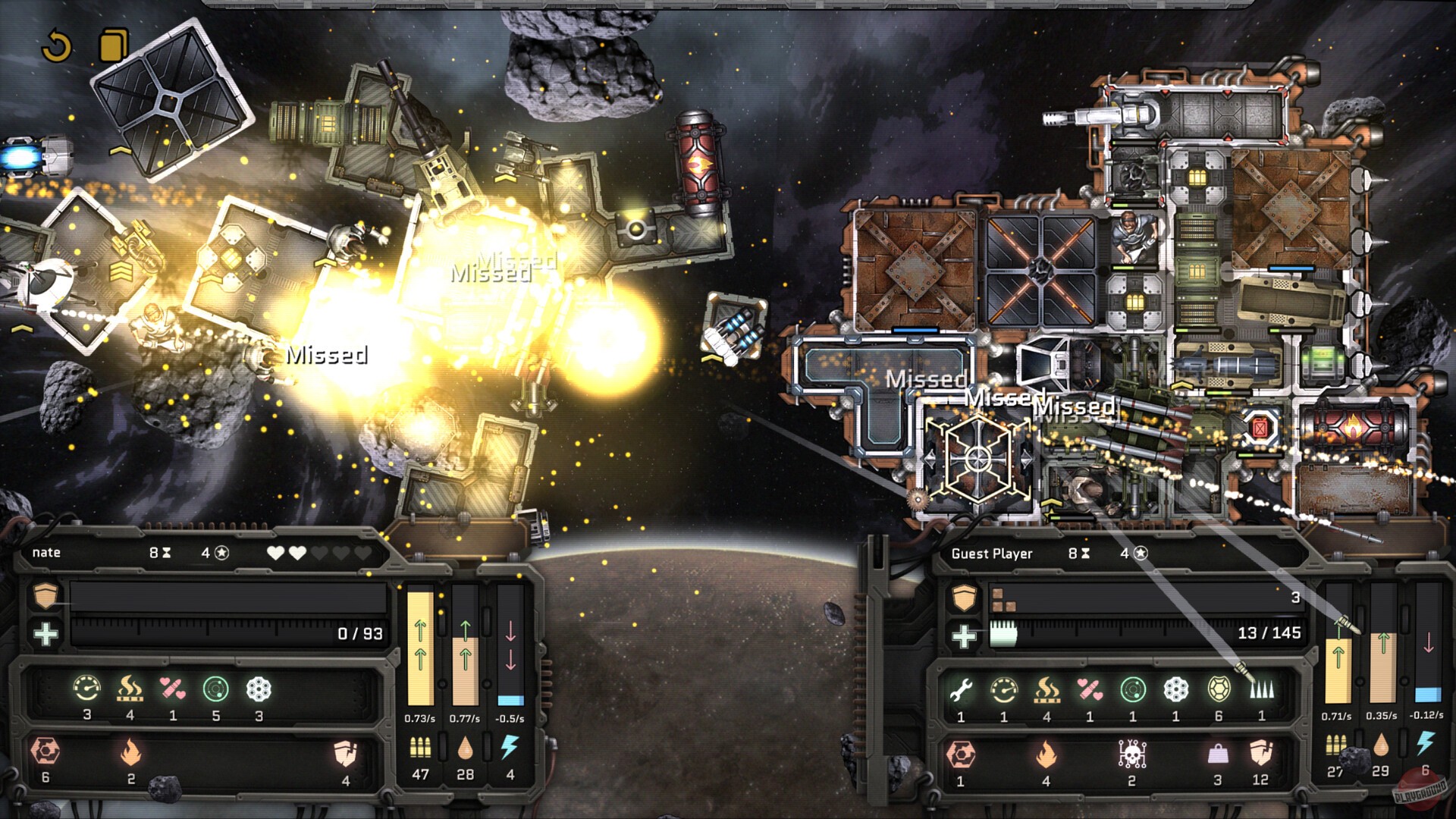
Task: Select the white spikes icon
Action: [x=1261, y=689]
